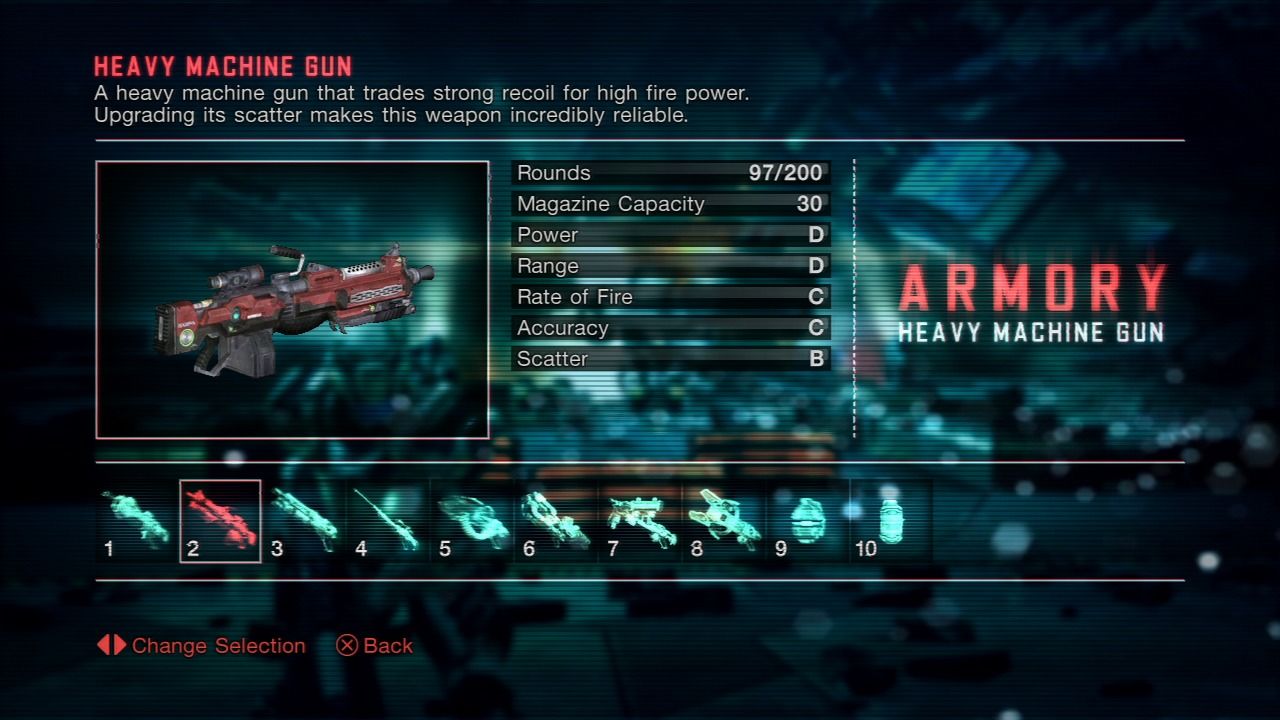The width and height of the screenshot is (1280, 720).
Task: Click the Heavy Machine Gun preview image
Action: pos(292,300)
